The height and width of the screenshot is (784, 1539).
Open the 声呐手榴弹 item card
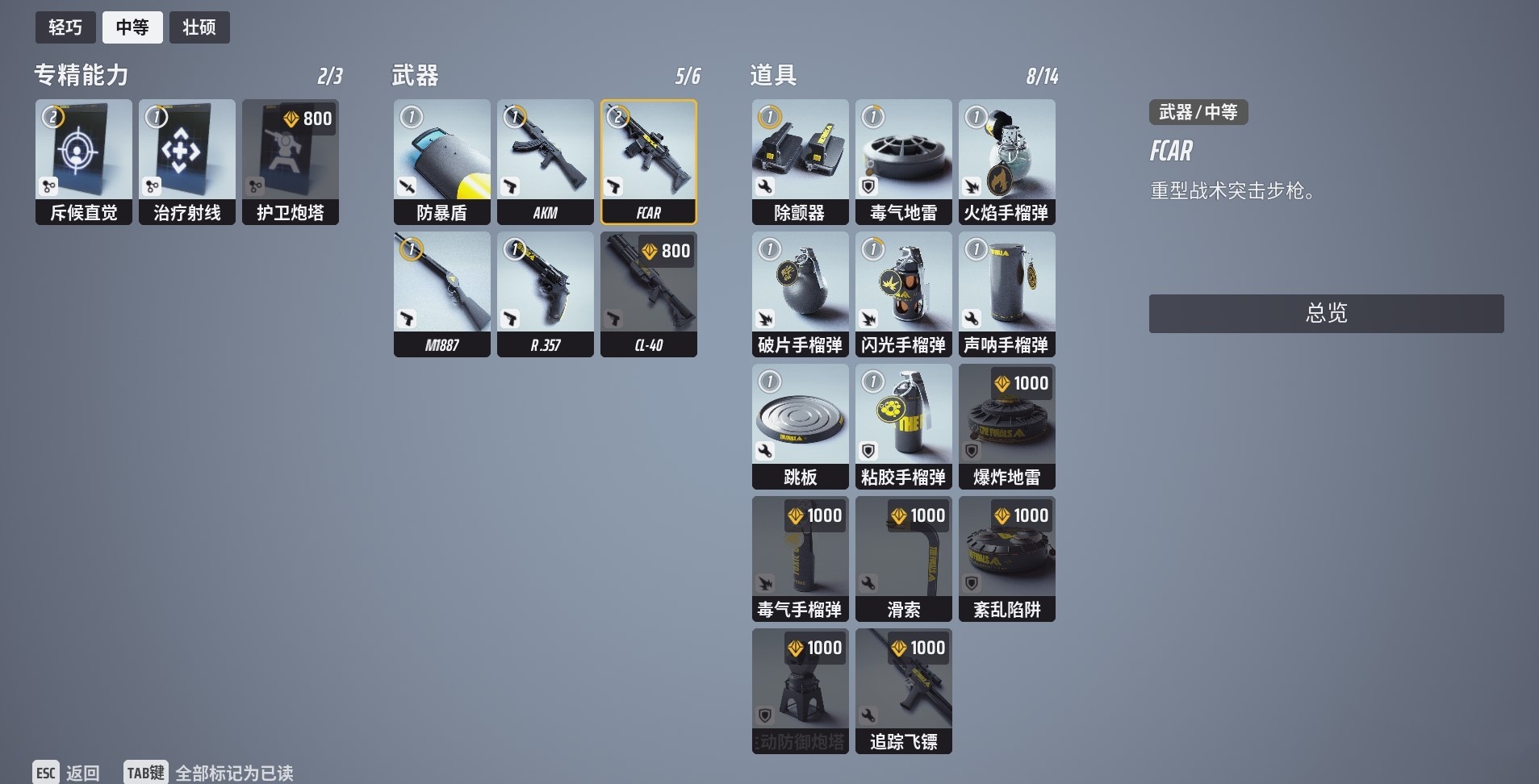1006,294
